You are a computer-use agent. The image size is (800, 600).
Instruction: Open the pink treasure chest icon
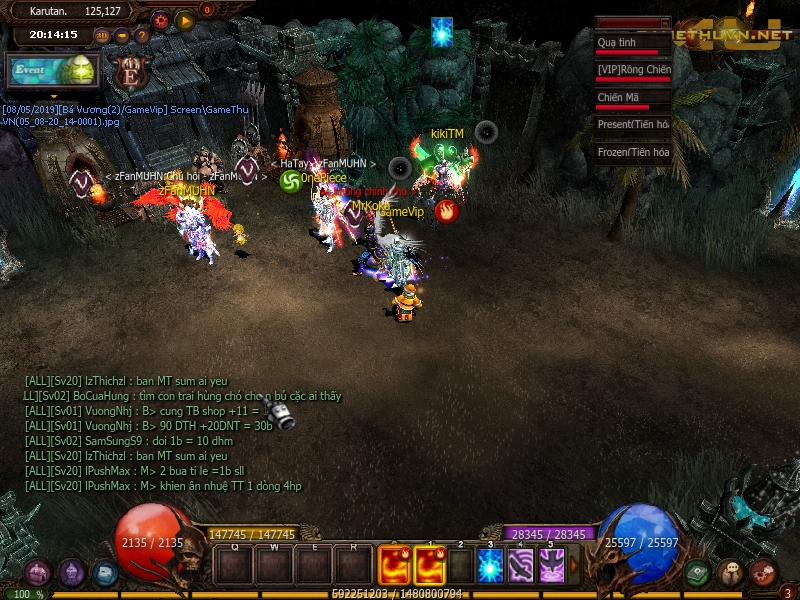(763, 572)
